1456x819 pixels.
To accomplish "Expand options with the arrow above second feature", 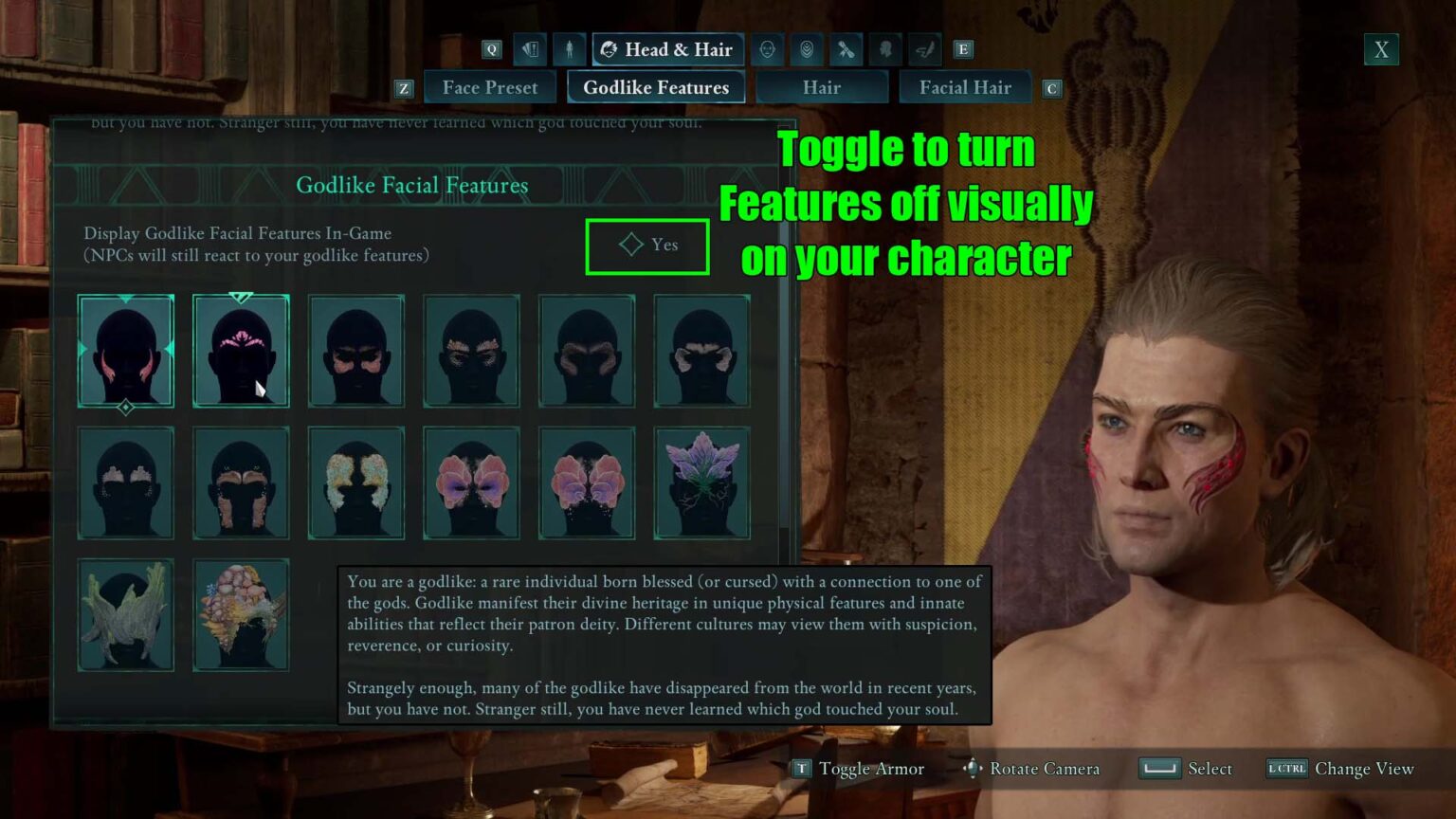I will tap(242, 297).
